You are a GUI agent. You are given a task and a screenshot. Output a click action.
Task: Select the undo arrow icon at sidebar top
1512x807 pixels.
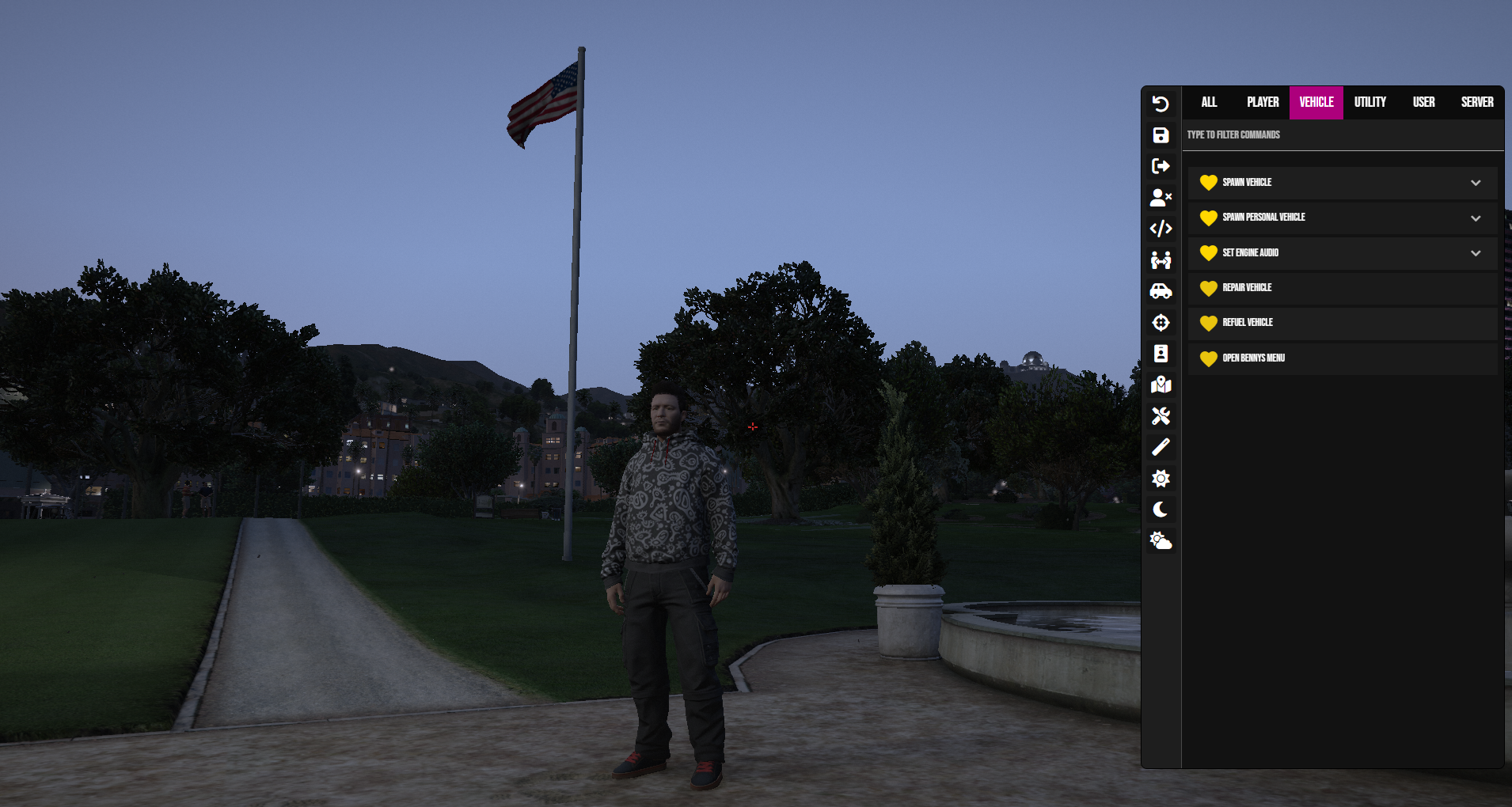tap(1161, 104)
